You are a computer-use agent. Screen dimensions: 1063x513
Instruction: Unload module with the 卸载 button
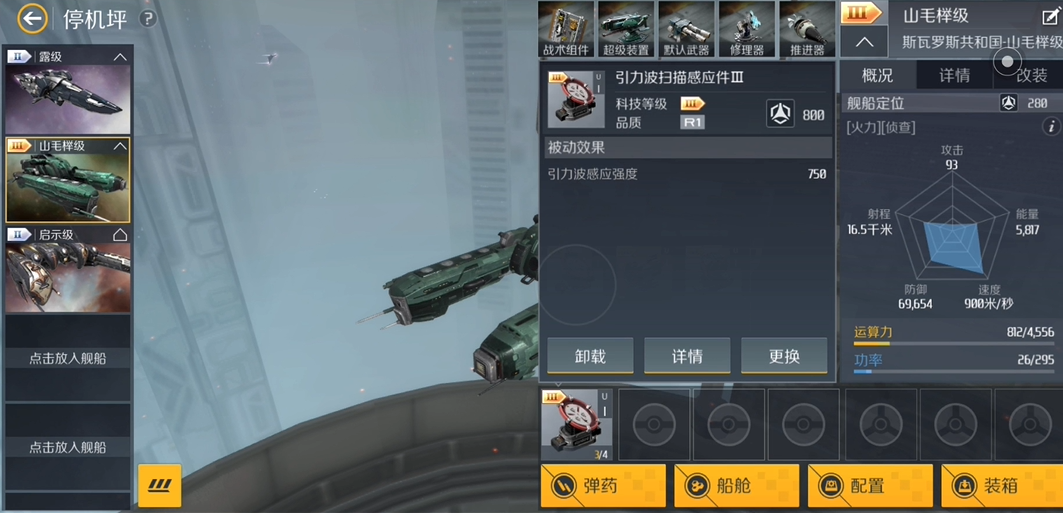click(590, 355)
